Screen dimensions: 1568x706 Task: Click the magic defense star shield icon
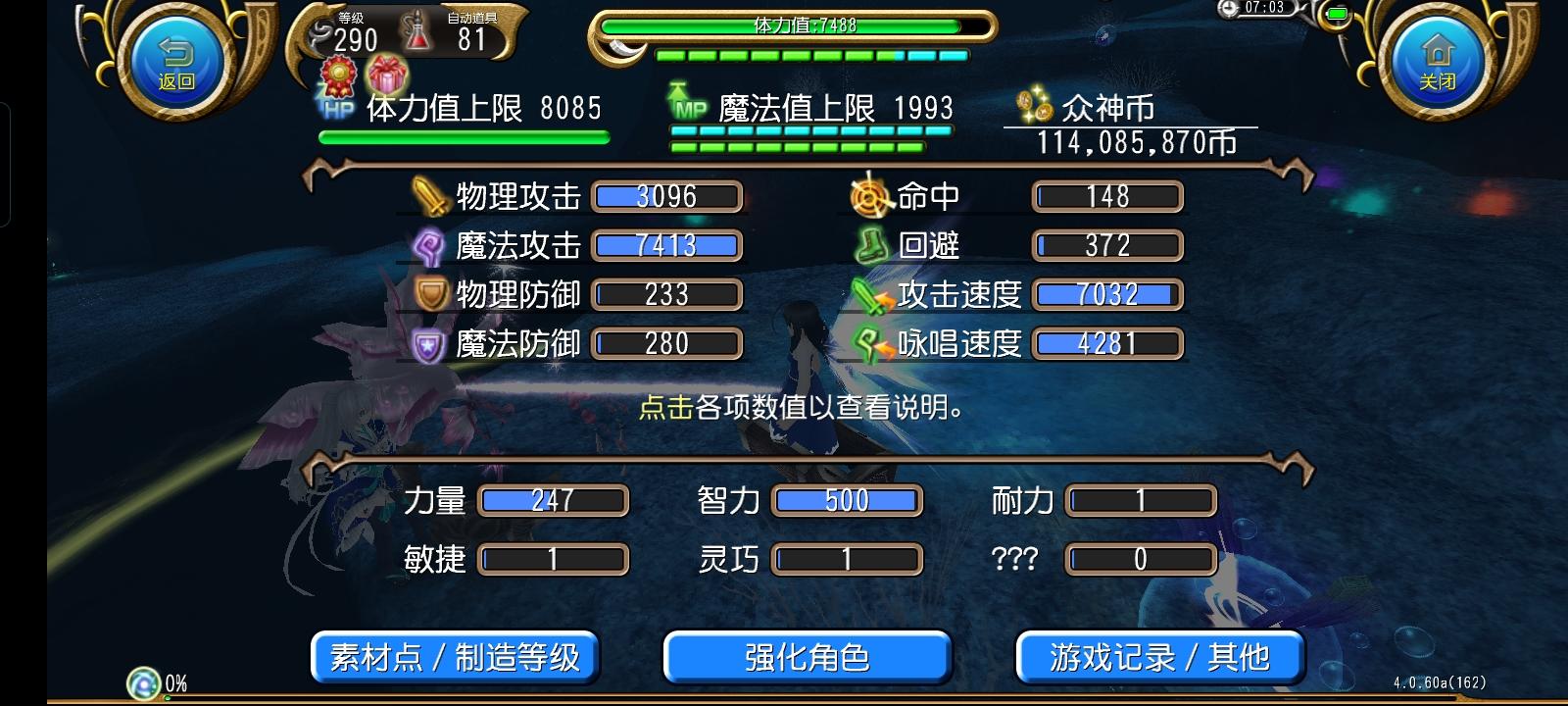coord(428,343)
